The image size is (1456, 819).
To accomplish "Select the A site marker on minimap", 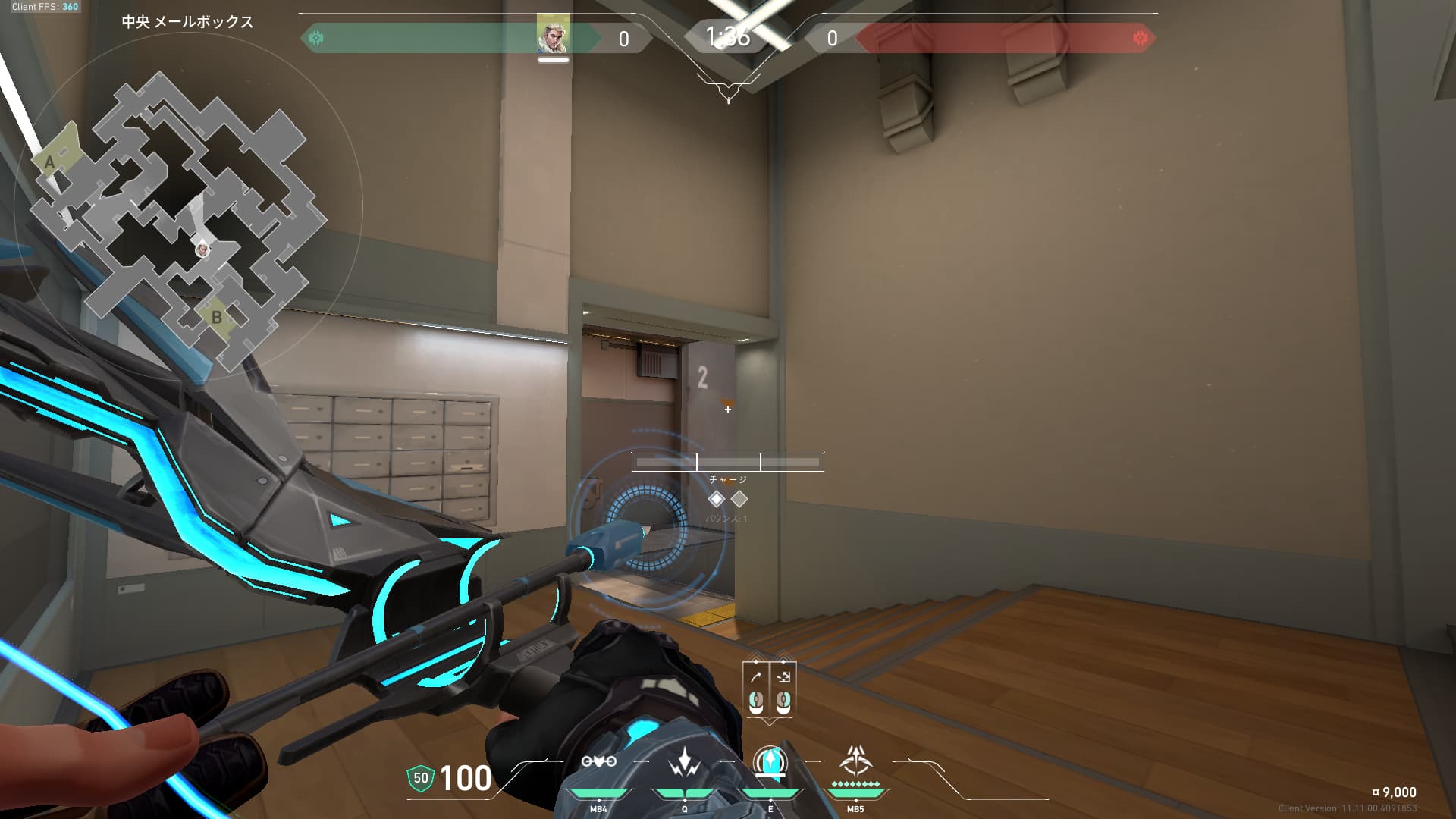I will click(x=50, y=162).
